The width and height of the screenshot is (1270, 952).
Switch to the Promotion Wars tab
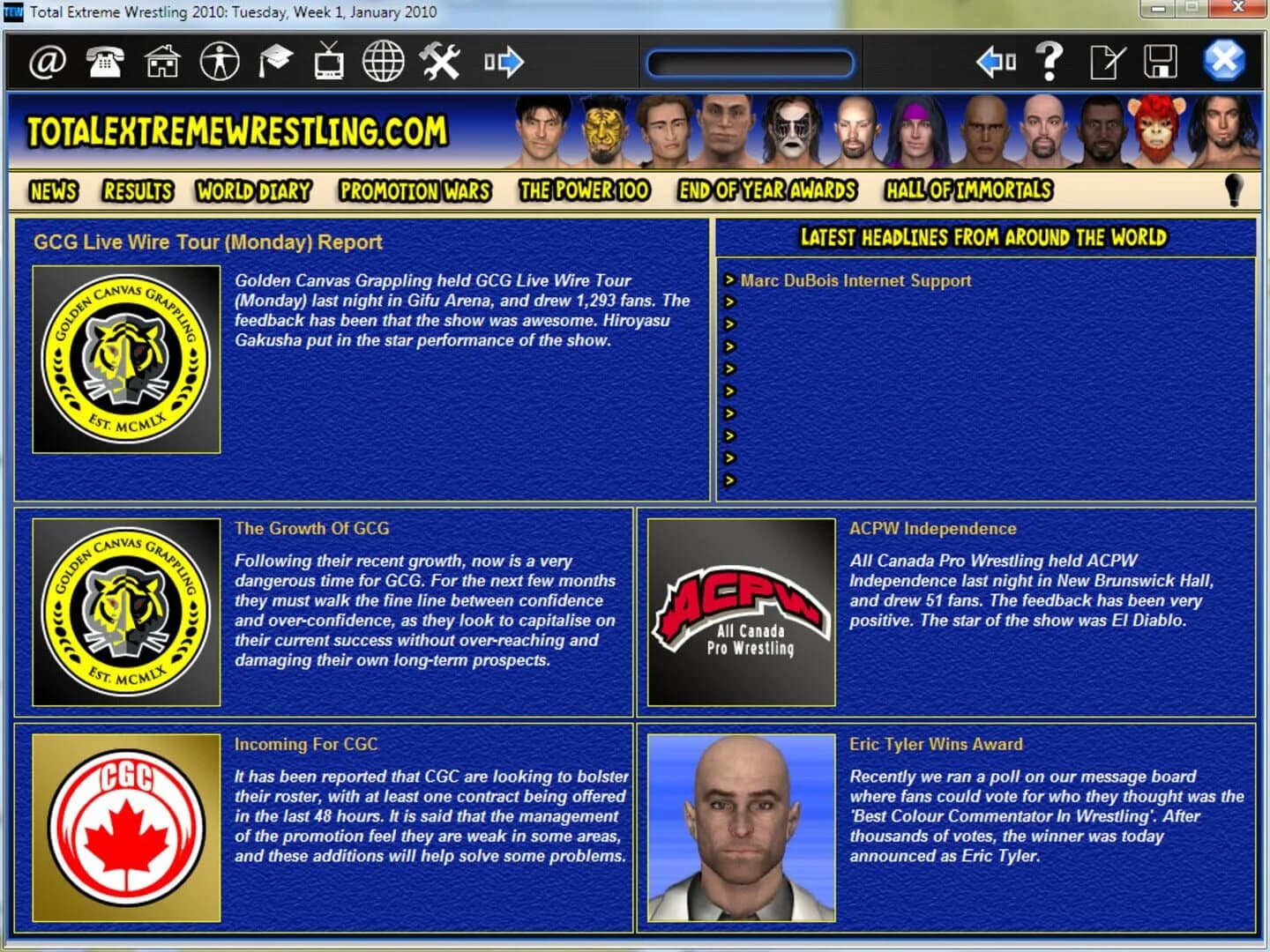(415, 191)
